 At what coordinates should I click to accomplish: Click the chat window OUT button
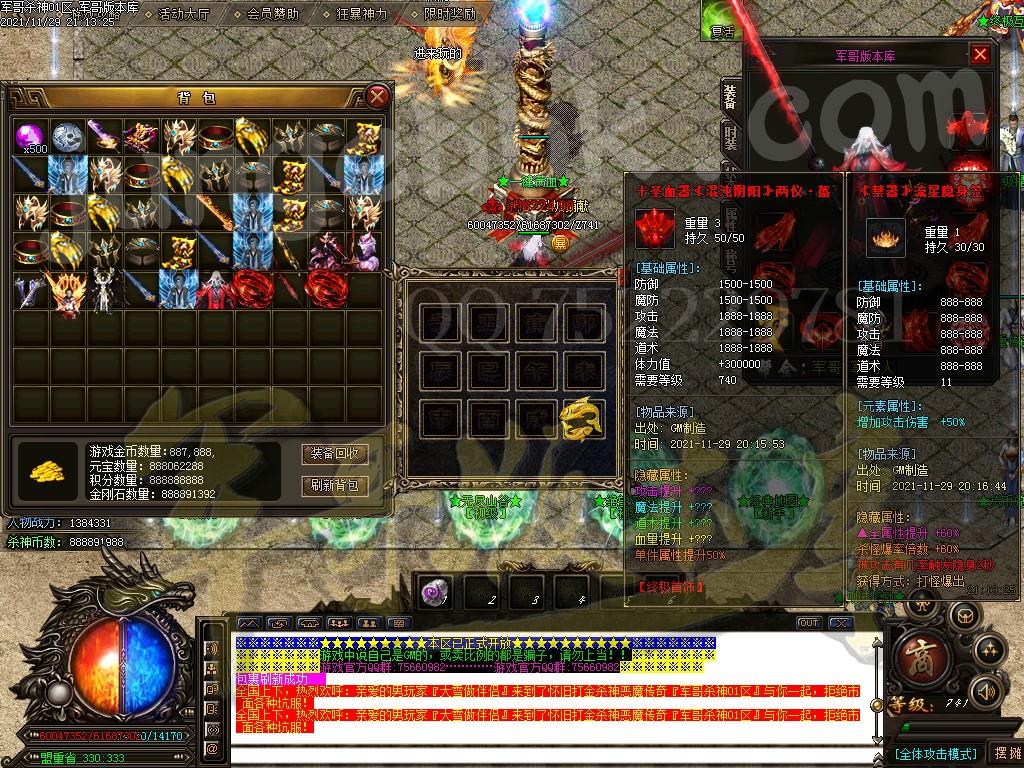(808, 623)
